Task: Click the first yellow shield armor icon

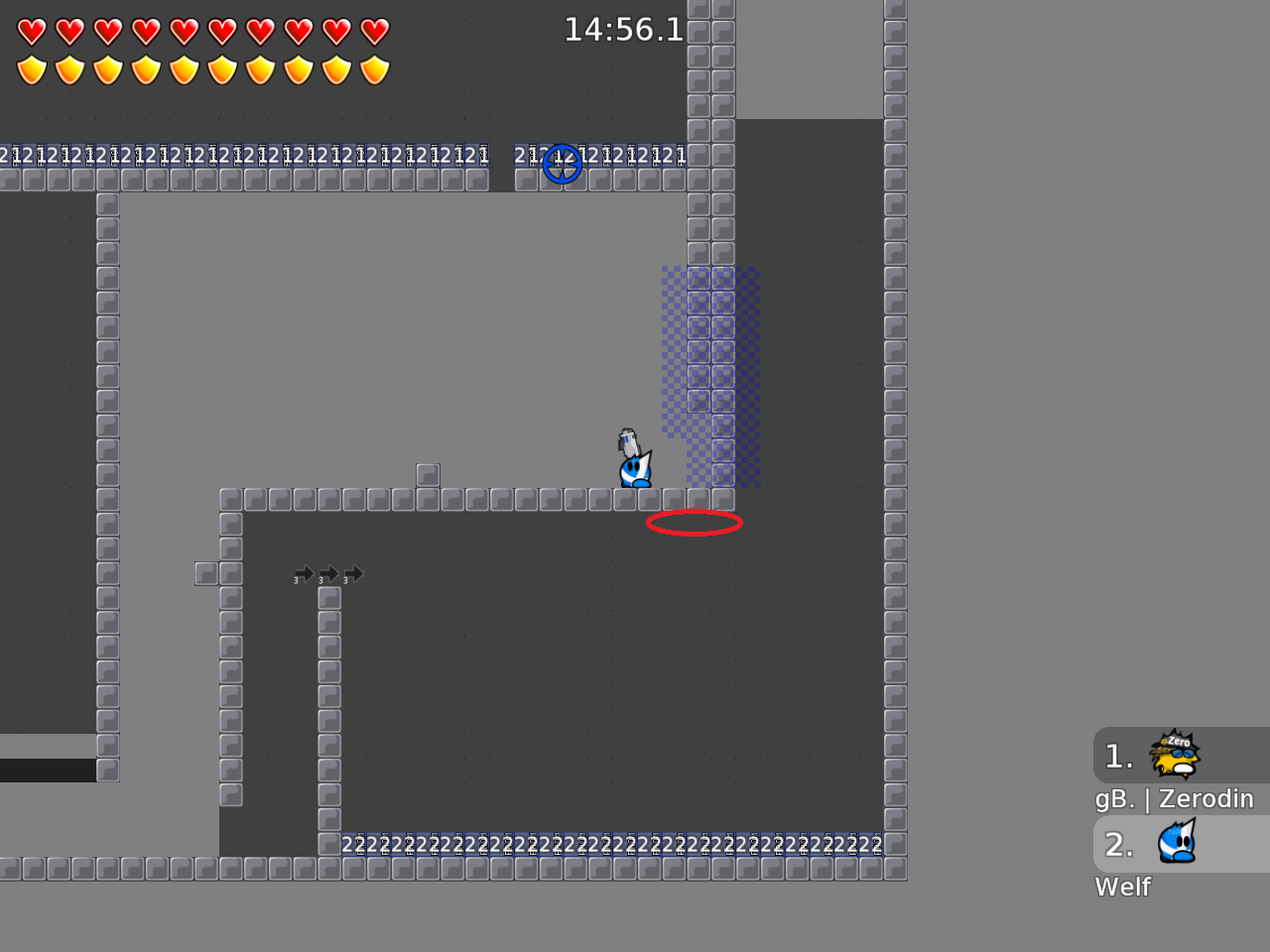Action: coord(33,69)
